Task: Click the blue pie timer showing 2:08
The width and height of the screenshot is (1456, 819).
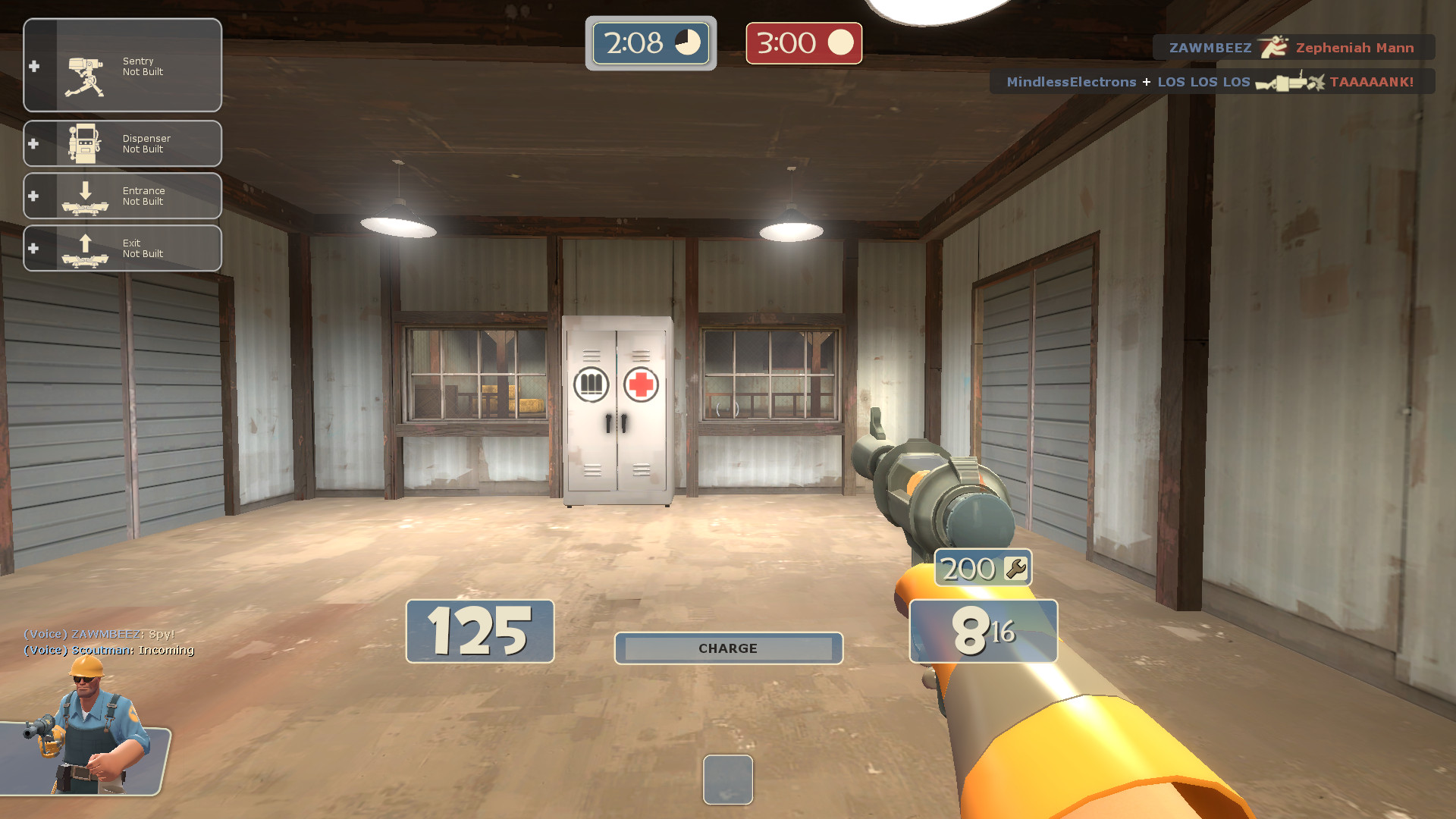Action: 650,43
